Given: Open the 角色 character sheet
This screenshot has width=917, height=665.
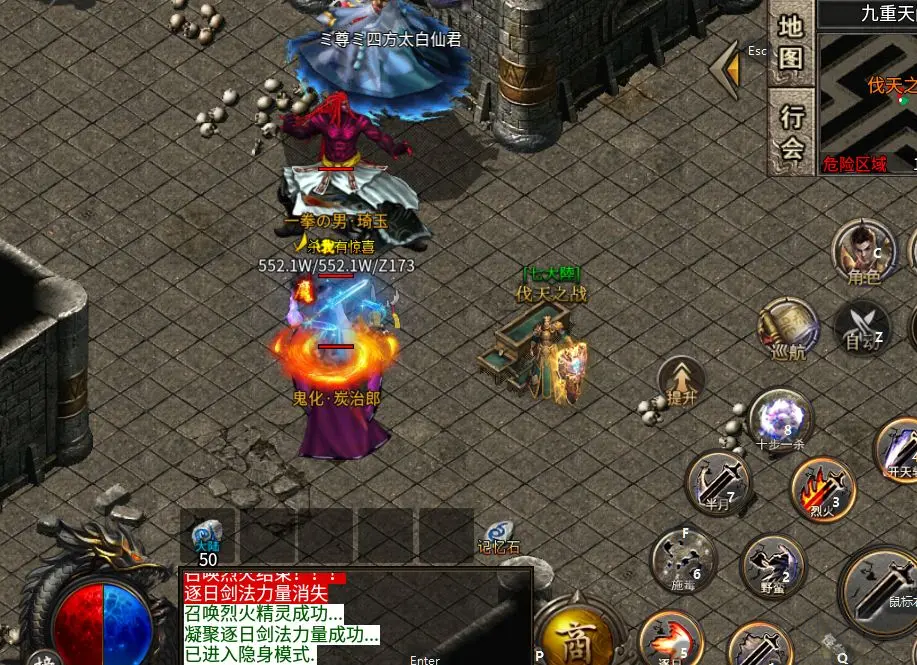Looking at the screenshot, I should click(863, 254).
